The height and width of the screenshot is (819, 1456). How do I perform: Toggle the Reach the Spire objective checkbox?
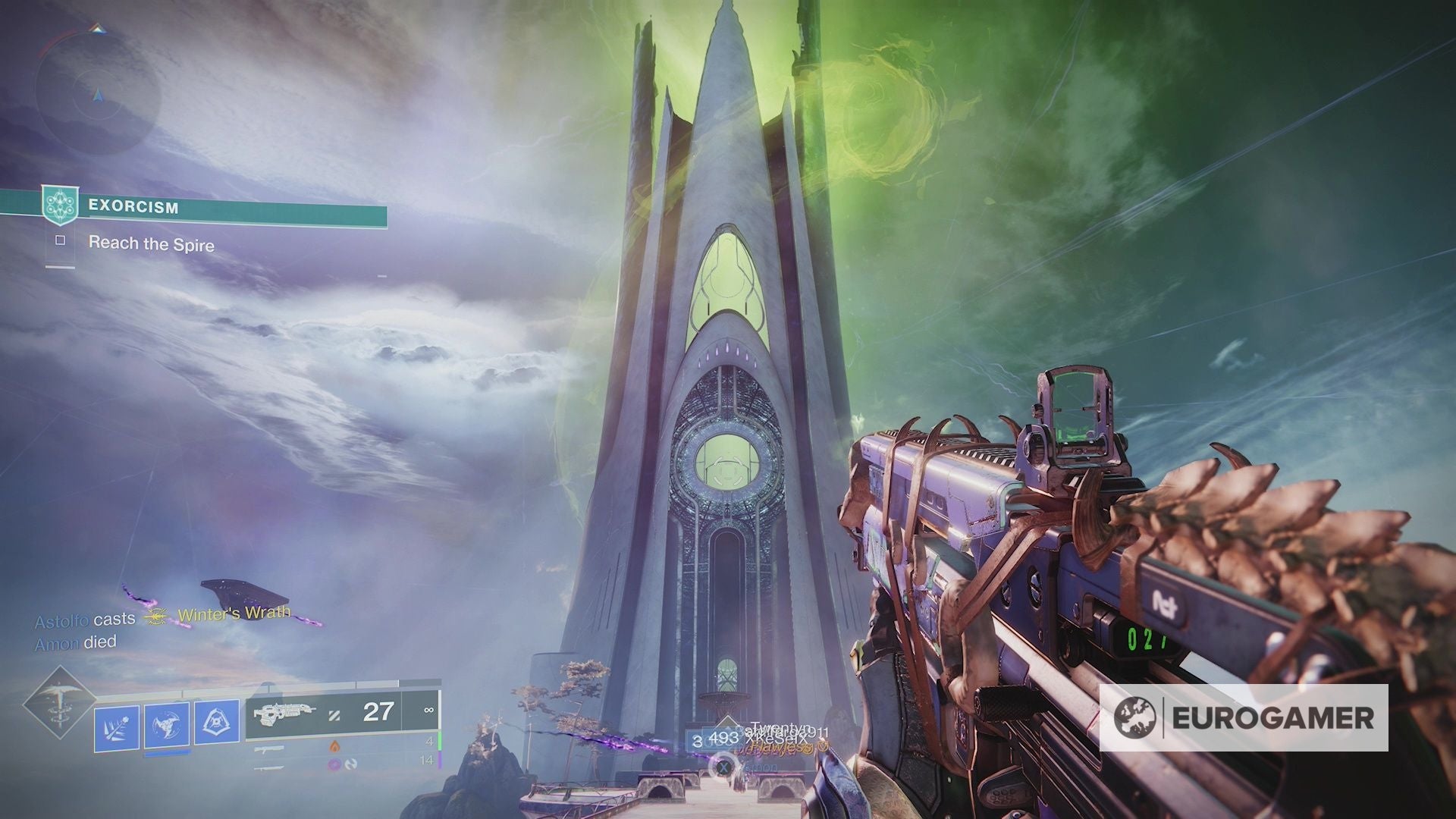click(x=59, y=244)
